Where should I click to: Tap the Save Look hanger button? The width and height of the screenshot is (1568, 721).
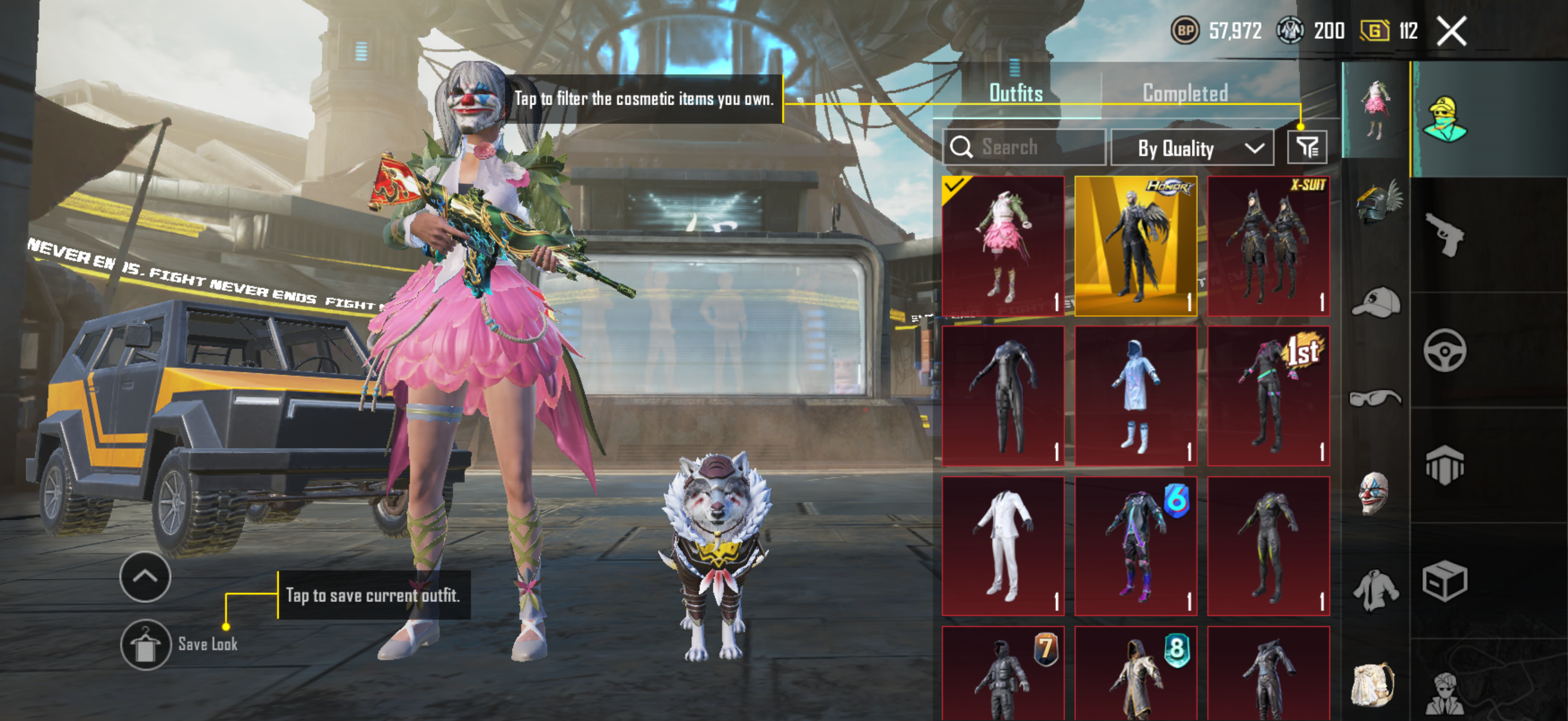pyautogui.click(x=145, y=644)
